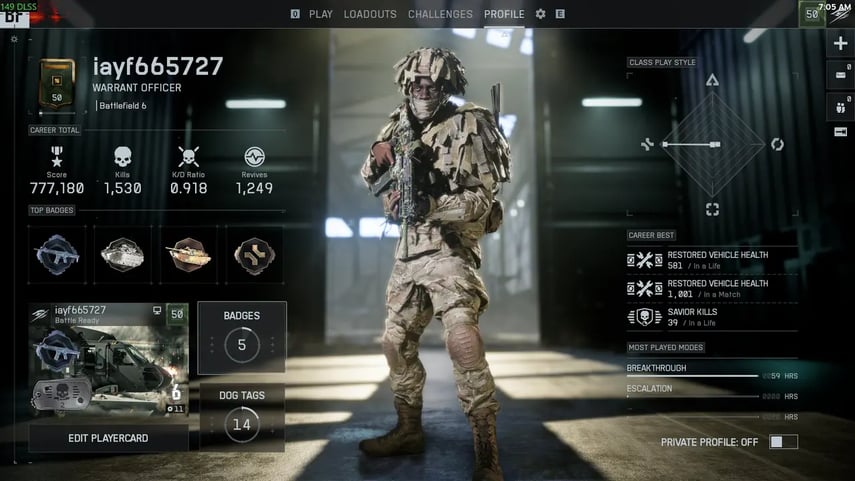This screenshot has width=855, height=481.
Task: Open settings via the gear icon
Action: [x=541, y=14]
